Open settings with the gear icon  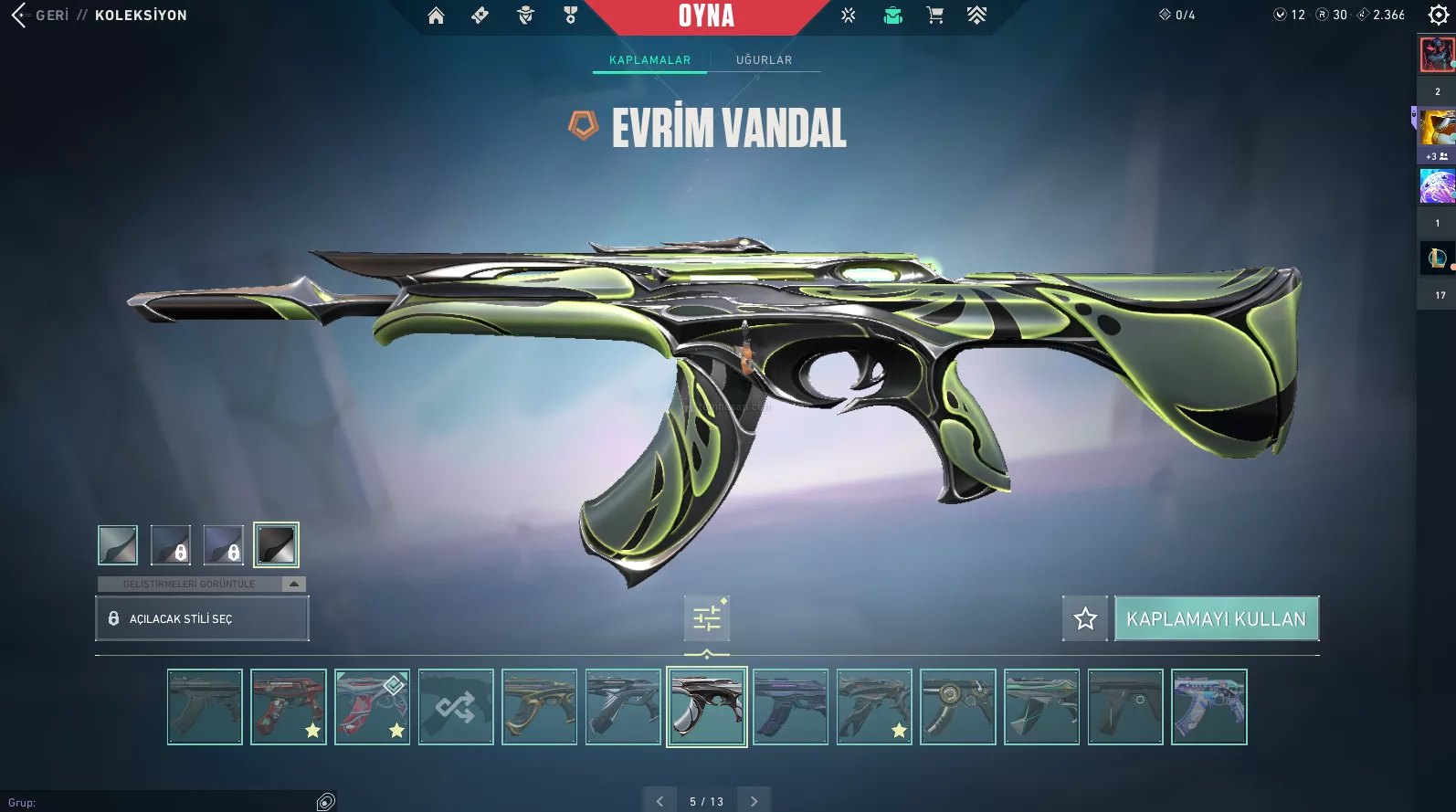point(1438,16)
